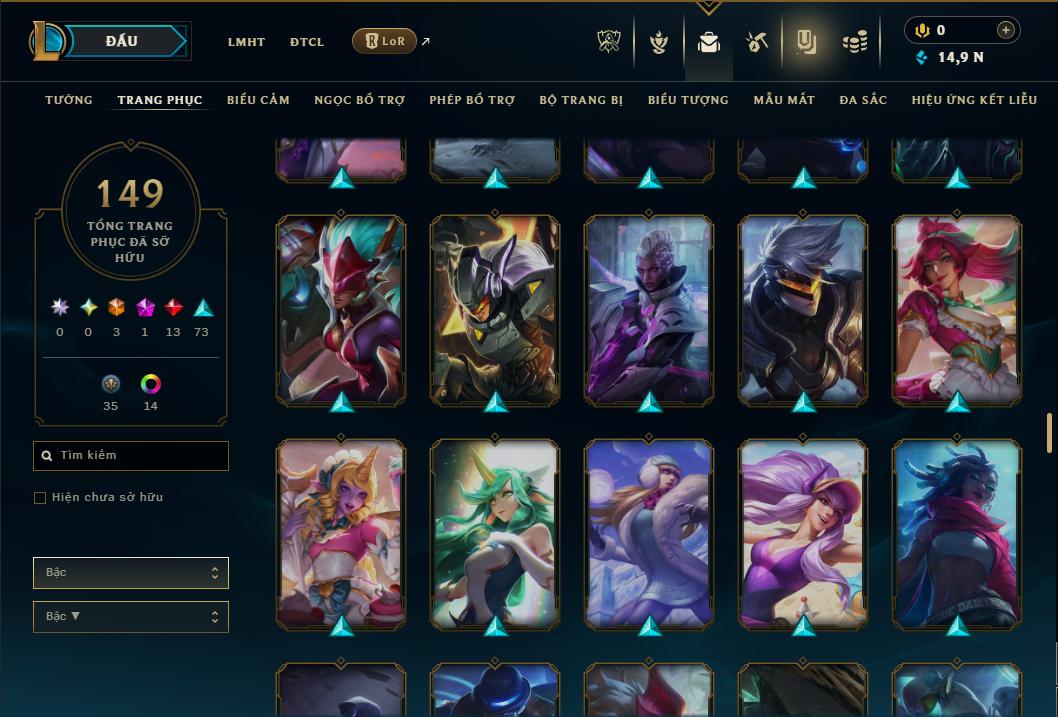Select the green-haired unicorn girl skin card
Viewport: 1058px width, 717px height.
pyautogui.click(x=495, y=533)
